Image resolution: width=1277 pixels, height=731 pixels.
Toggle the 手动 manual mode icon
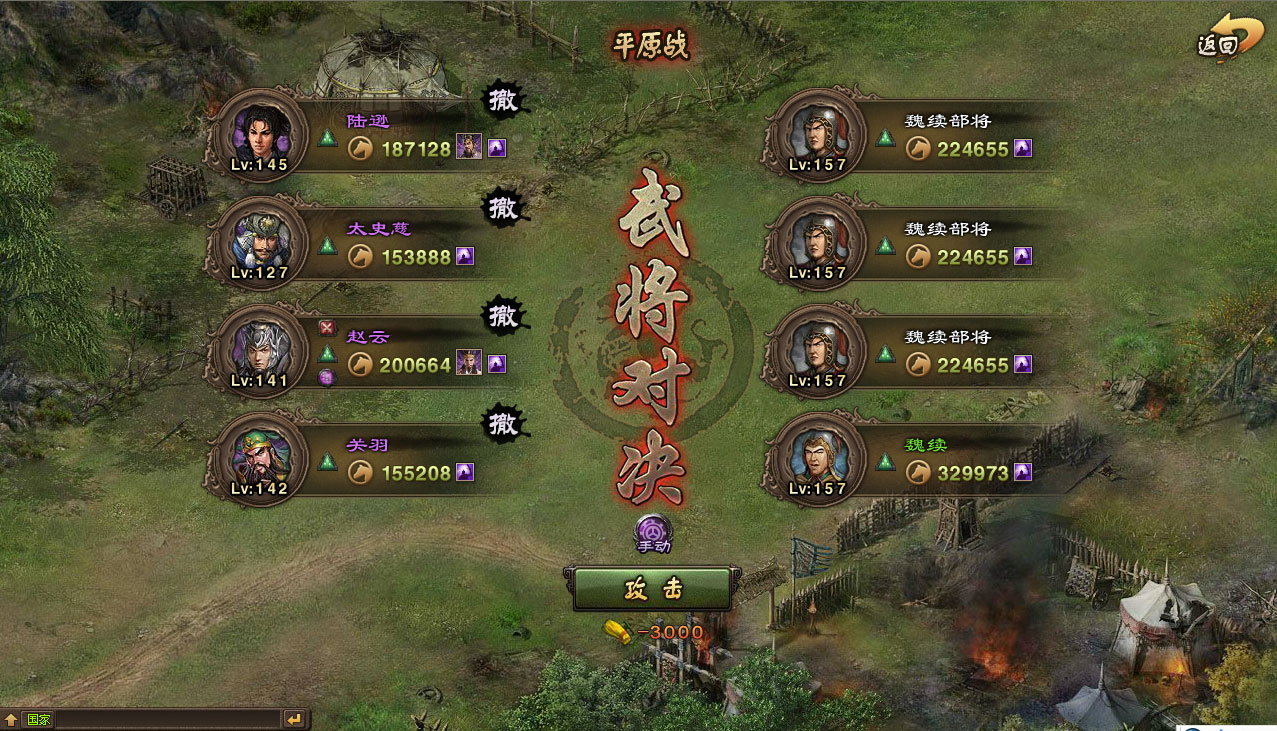click(x=653, y=532)
